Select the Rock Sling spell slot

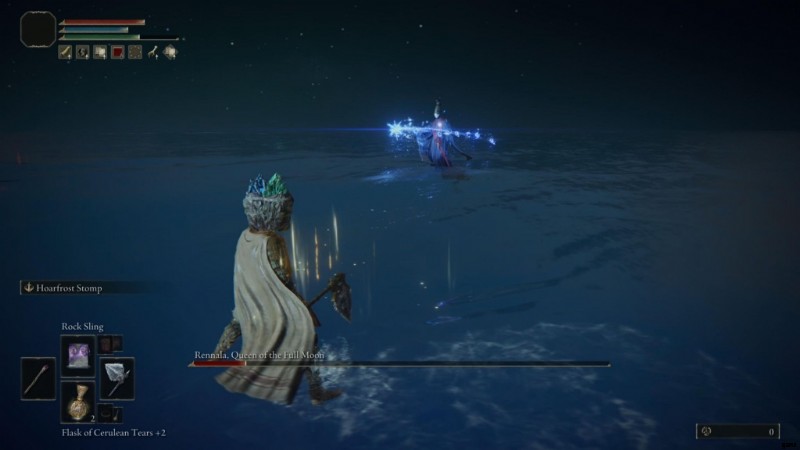[78, 355]
